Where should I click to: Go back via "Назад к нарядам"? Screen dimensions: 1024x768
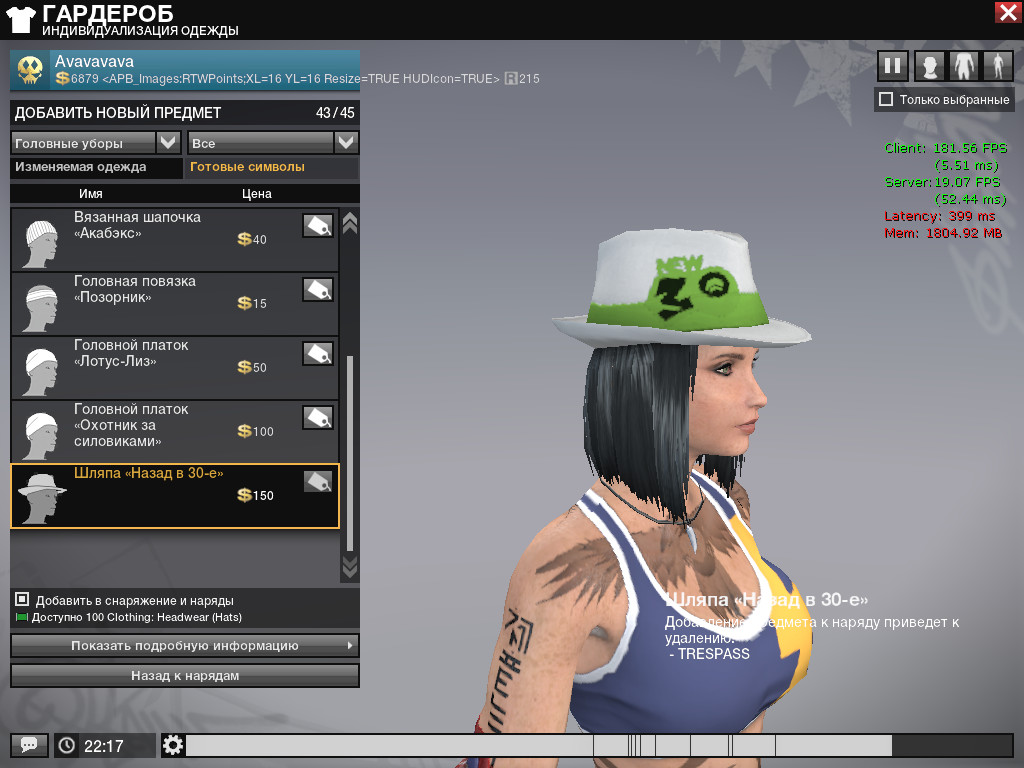pyautogui.click(x=184, y=676)
